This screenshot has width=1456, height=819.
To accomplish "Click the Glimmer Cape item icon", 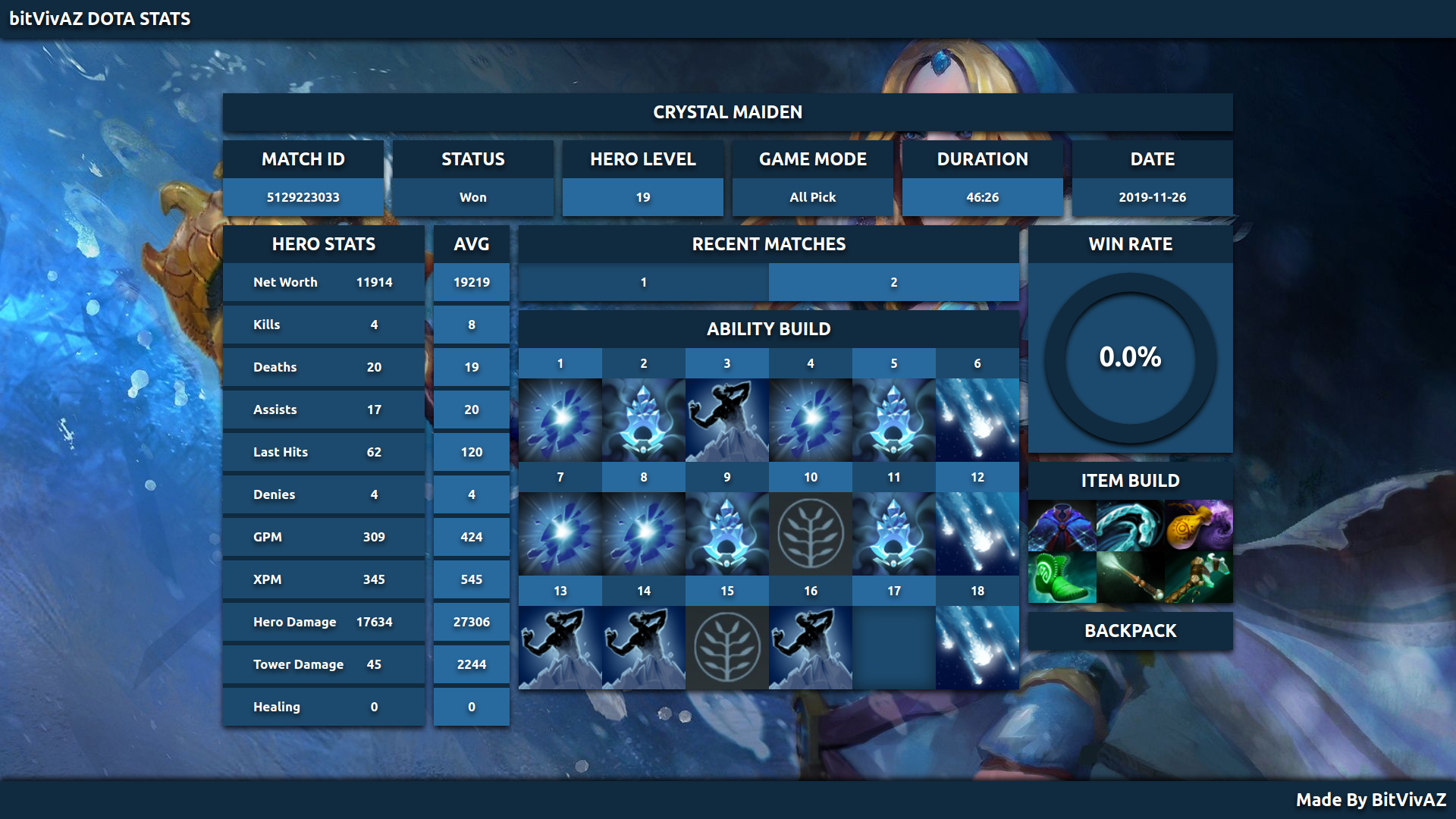I will coord(1062,526).
